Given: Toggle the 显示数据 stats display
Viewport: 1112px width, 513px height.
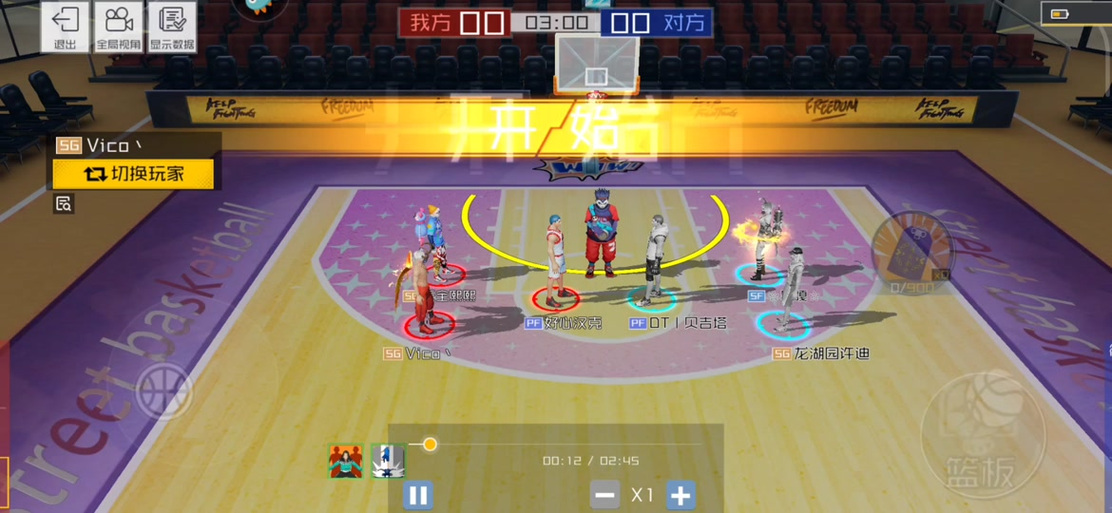Looking at the screenshot, I should pyautogui.click(x=172, y=27).
